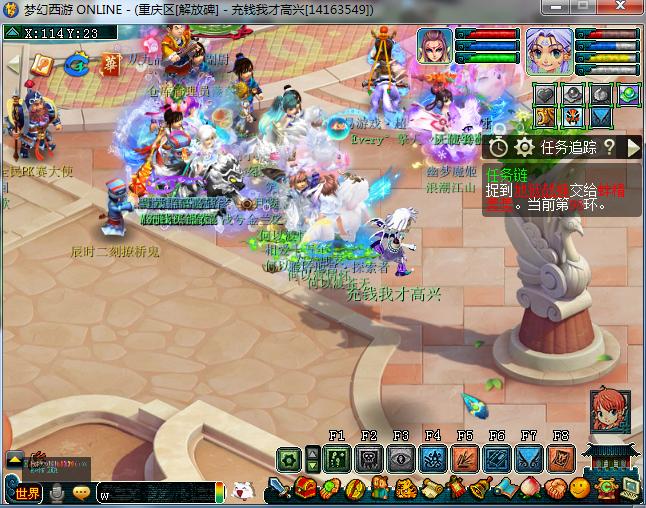Activate the F5 orange skill

464,459
